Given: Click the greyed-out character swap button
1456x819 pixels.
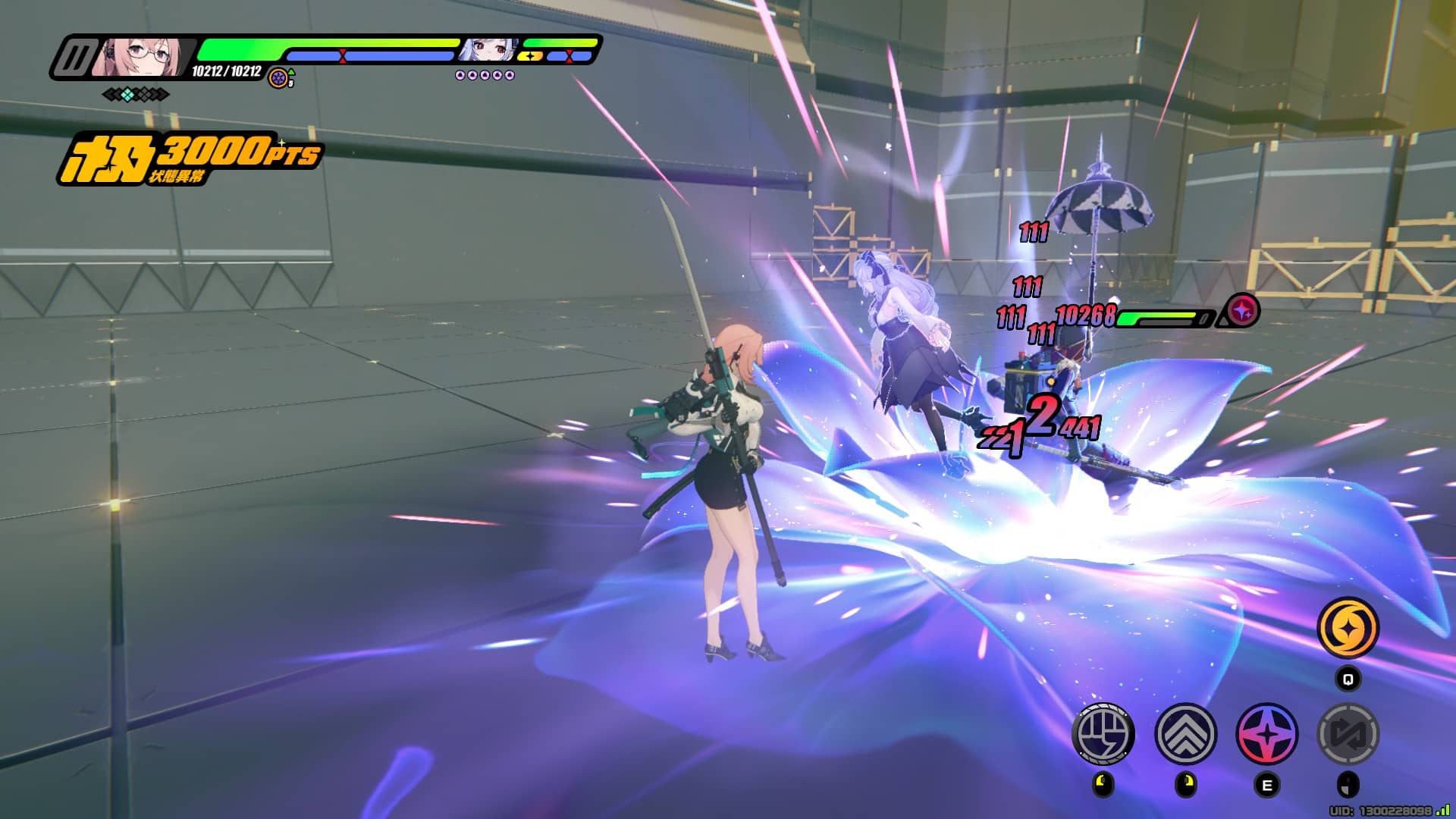Looking at the screenshot, I should [x=1348, y=733].
